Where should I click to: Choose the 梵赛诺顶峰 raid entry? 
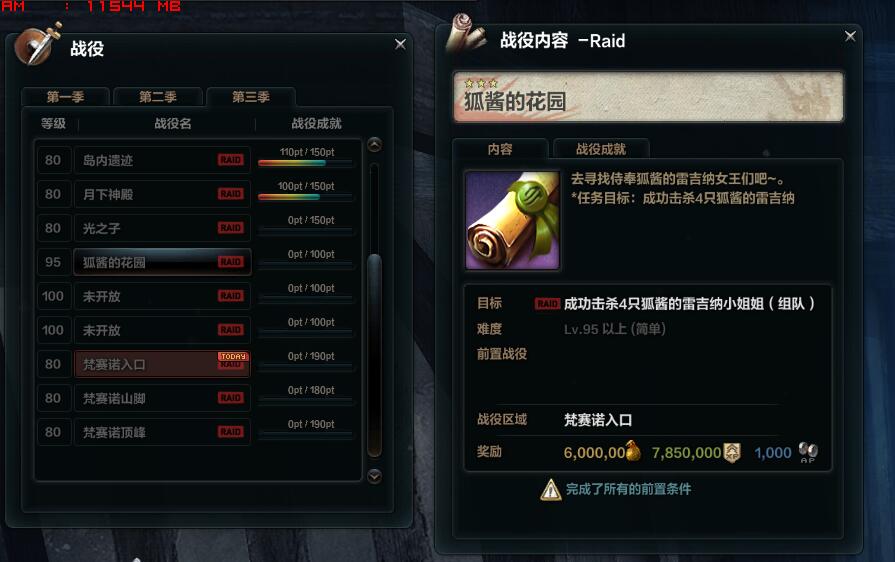click(x=162, y=432)
